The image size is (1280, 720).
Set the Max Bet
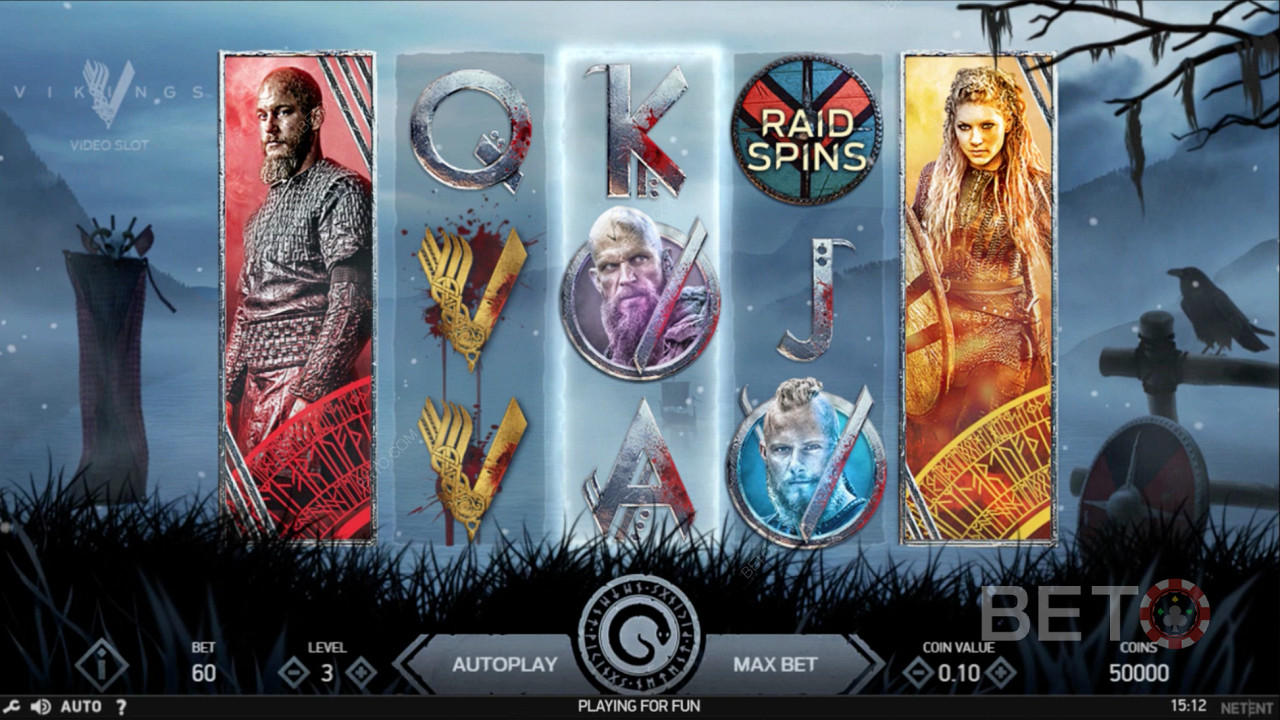tap(775, 664)
